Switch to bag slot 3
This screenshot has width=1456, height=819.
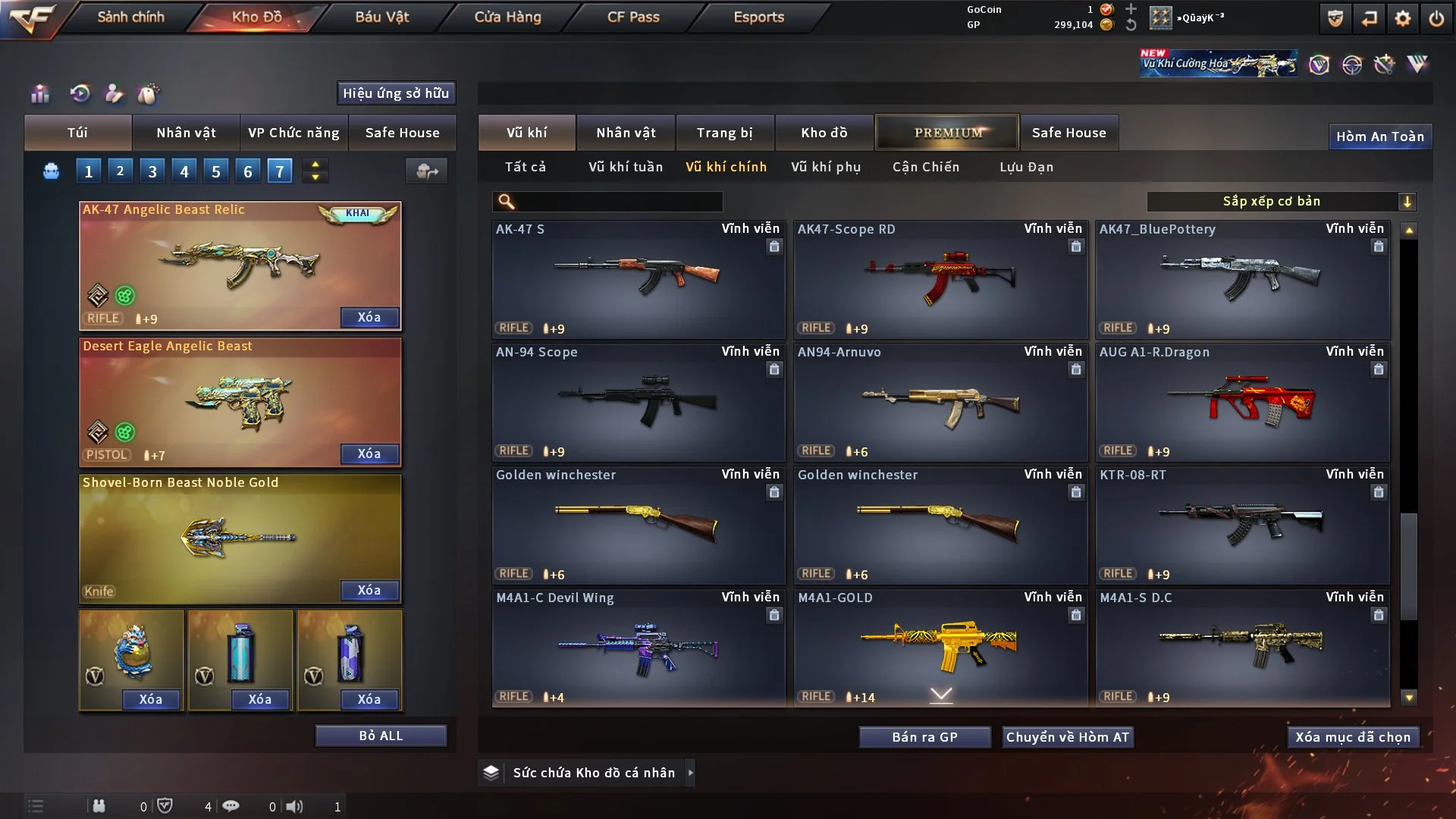click(x=152, y=171)
